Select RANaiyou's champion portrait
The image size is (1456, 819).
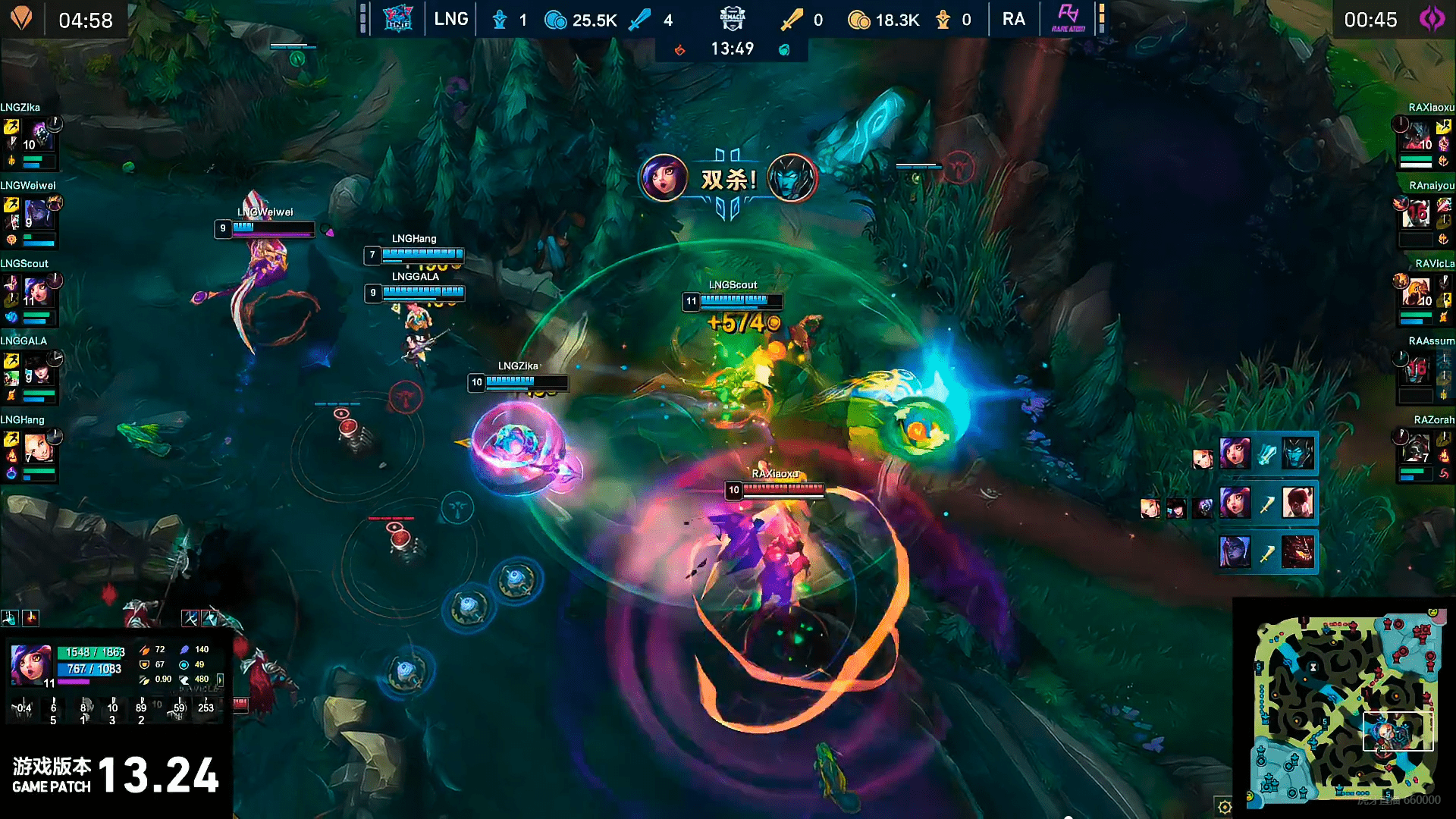(x=1416, y=215)
